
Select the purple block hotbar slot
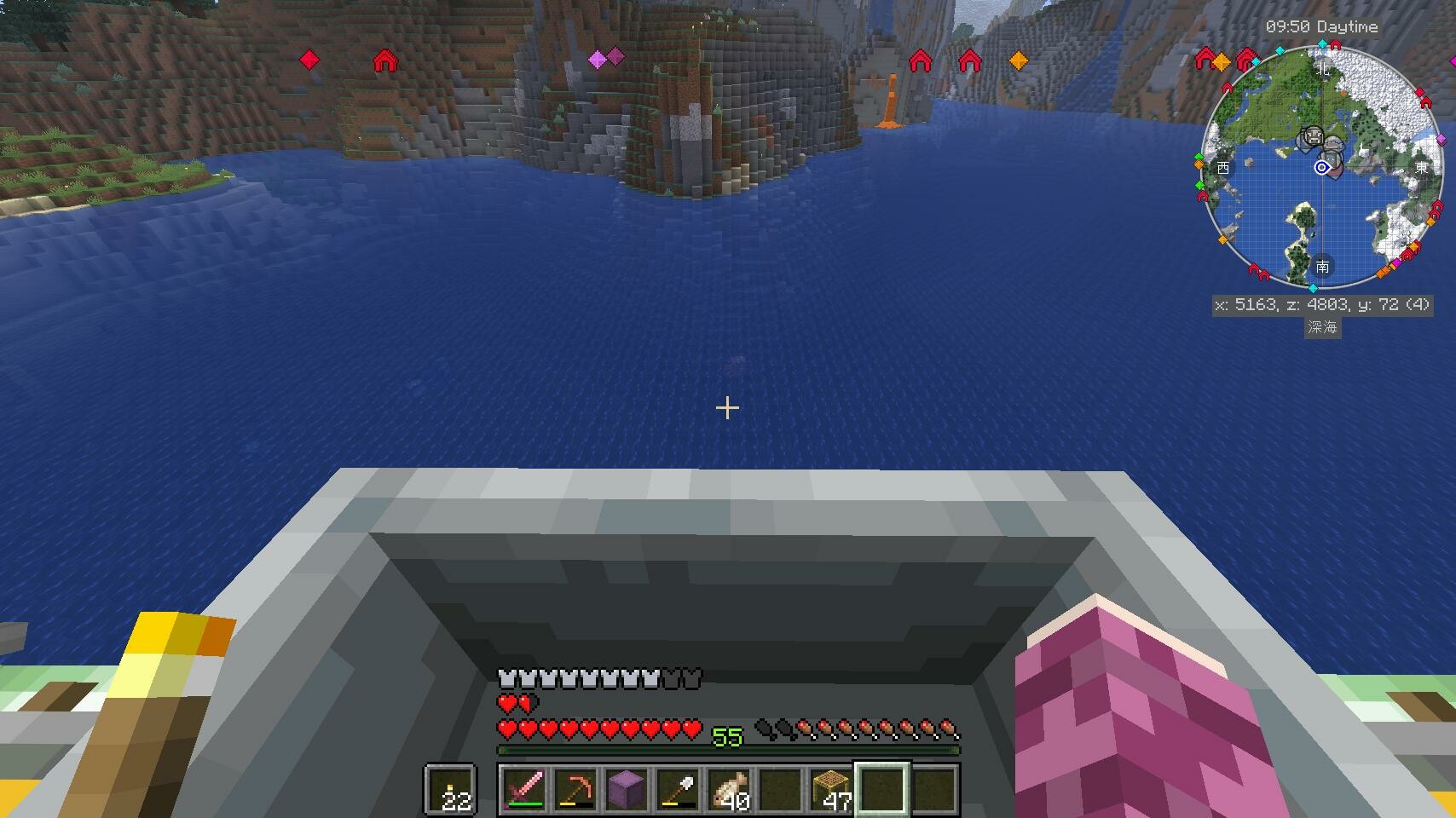[627, 788]
